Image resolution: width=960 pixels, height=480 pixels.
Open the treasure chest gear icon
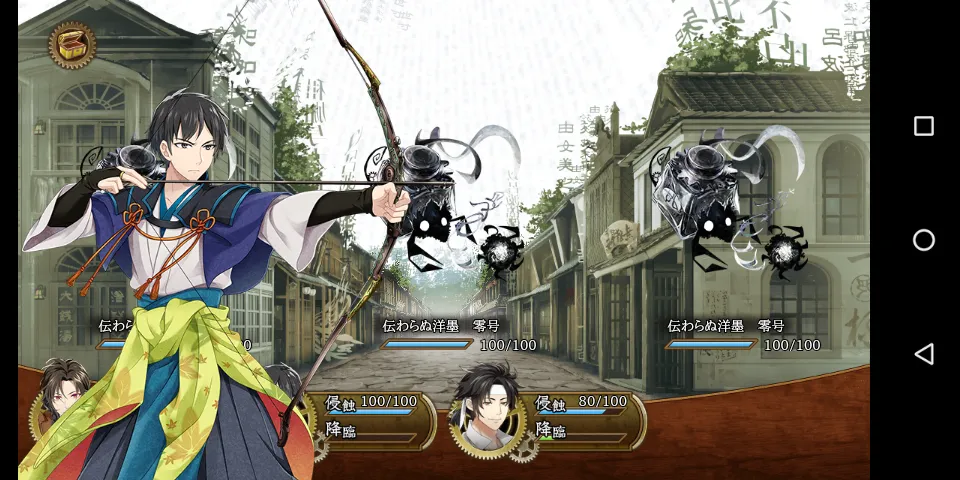coord(72,45)
